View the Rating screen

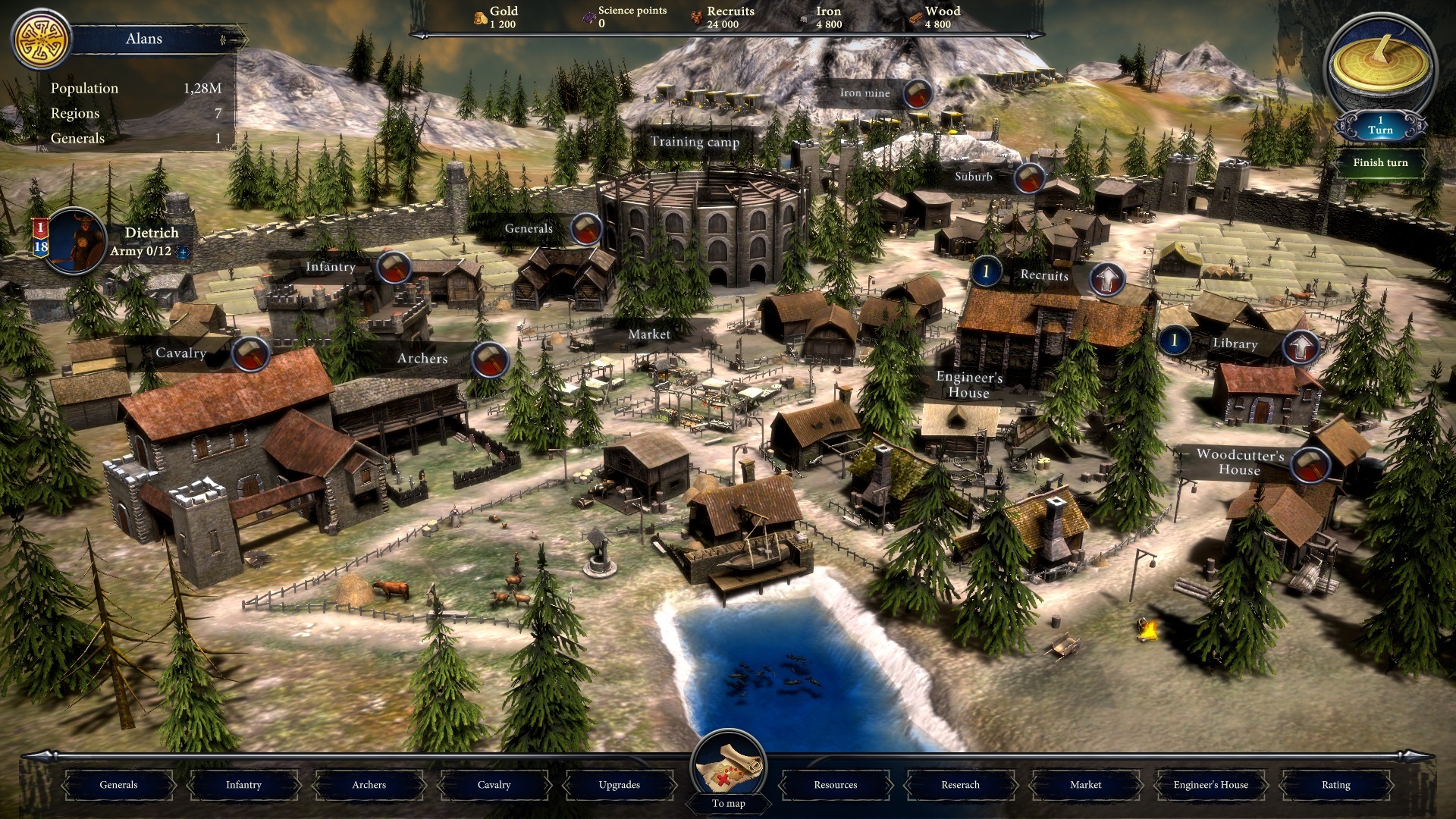1335,785
